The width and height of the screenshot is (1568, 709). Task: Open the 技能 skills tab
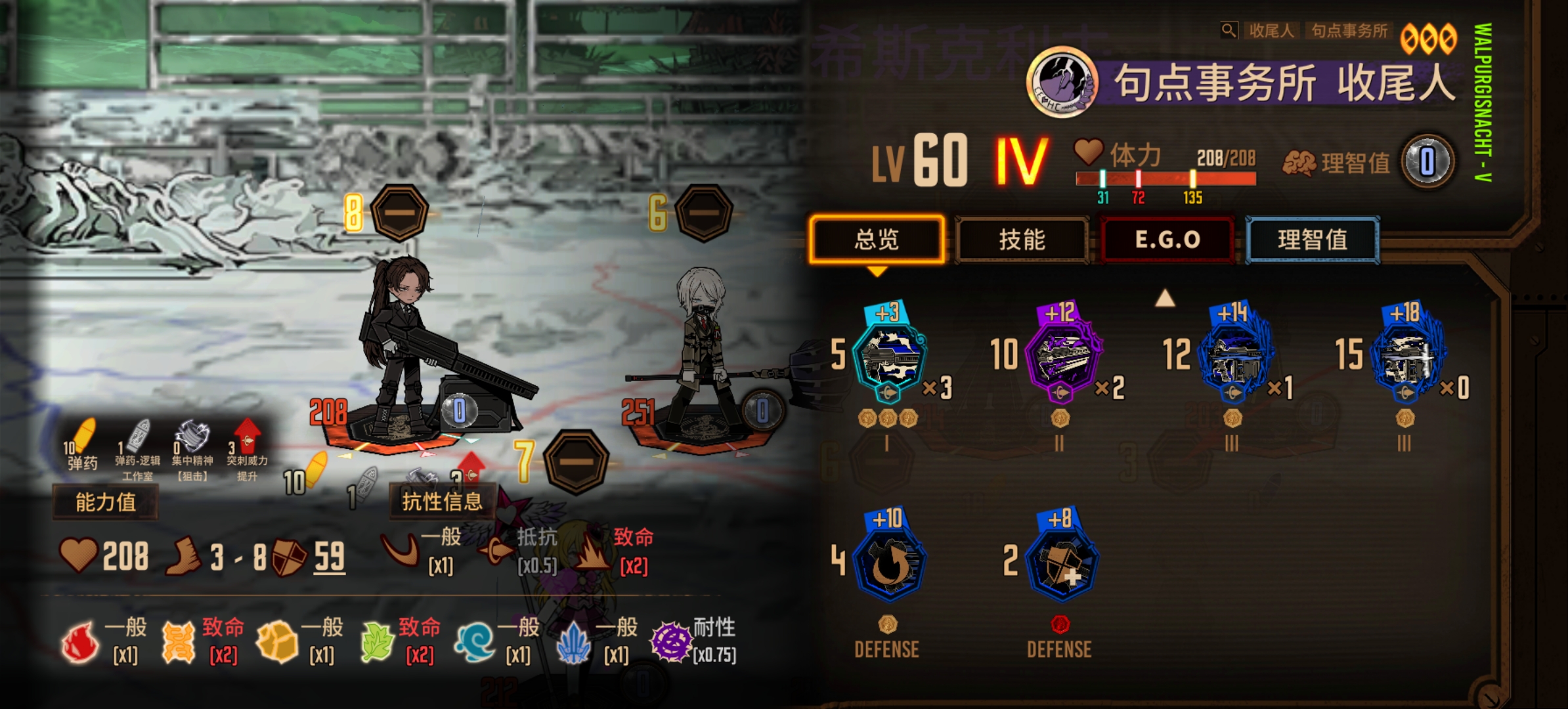click(1022, 240)
